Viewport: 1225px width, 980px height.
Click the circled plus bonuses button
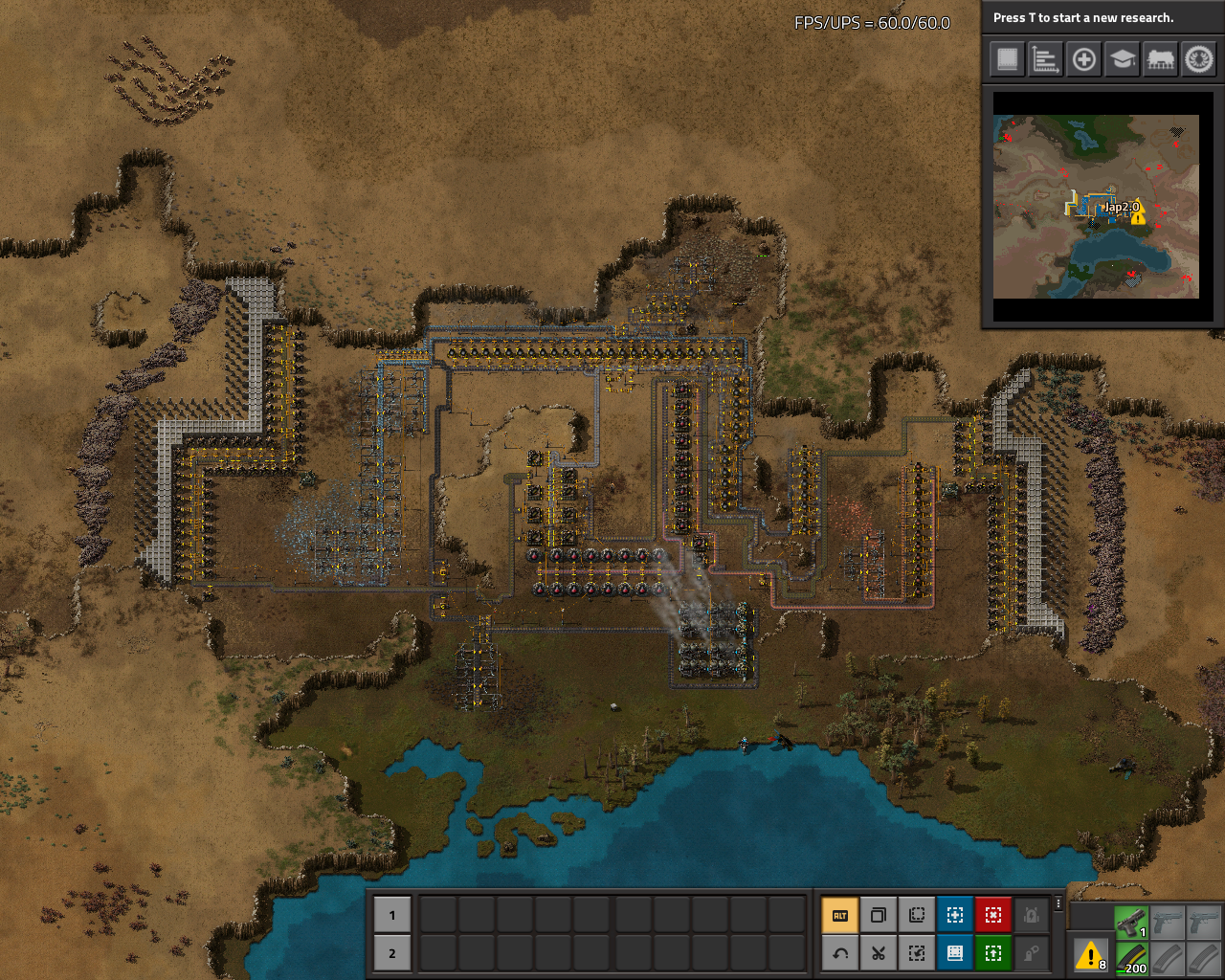click(1083, 59)
